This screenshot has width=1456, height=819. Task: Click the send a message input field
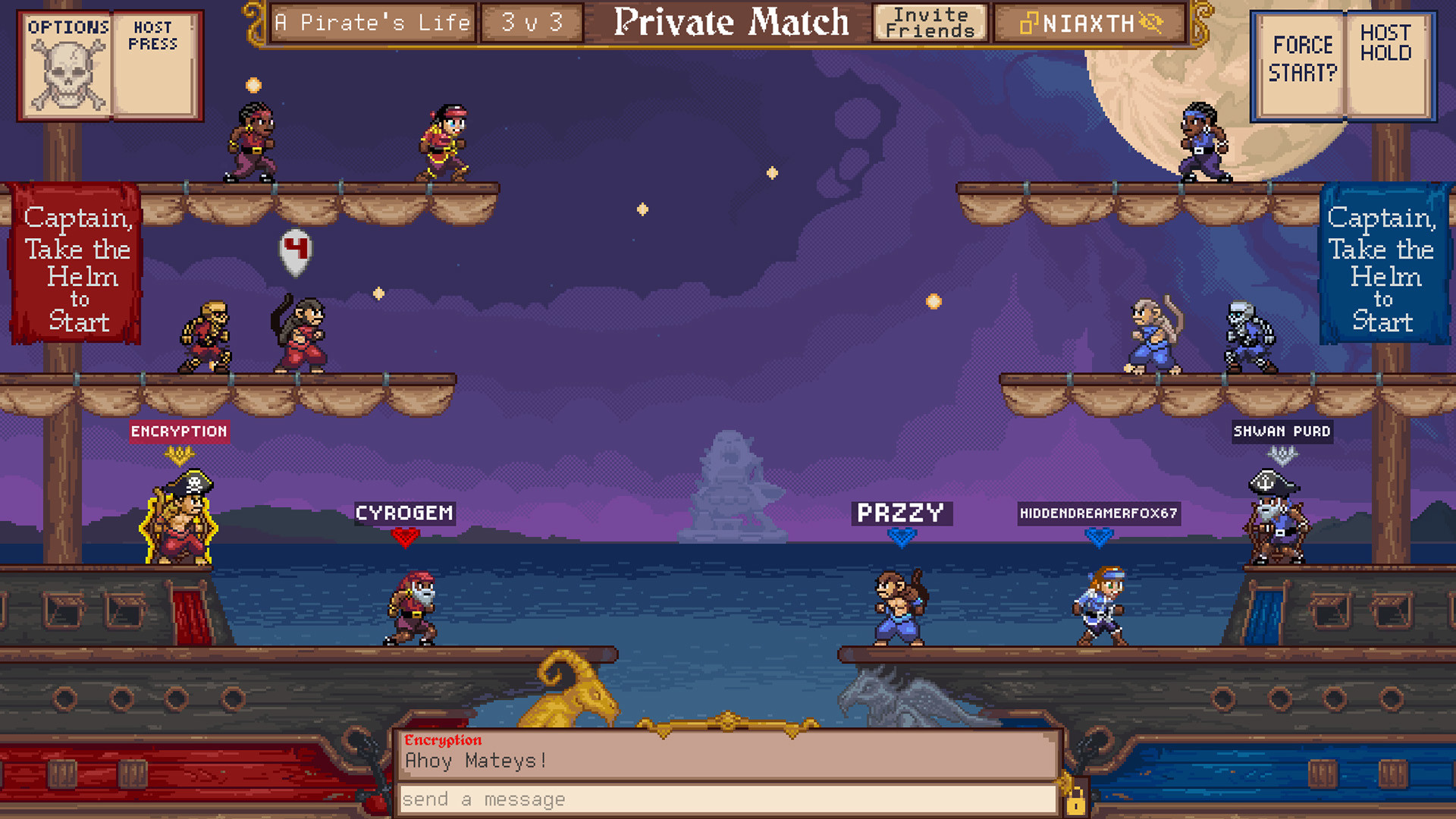coord(728,799)
